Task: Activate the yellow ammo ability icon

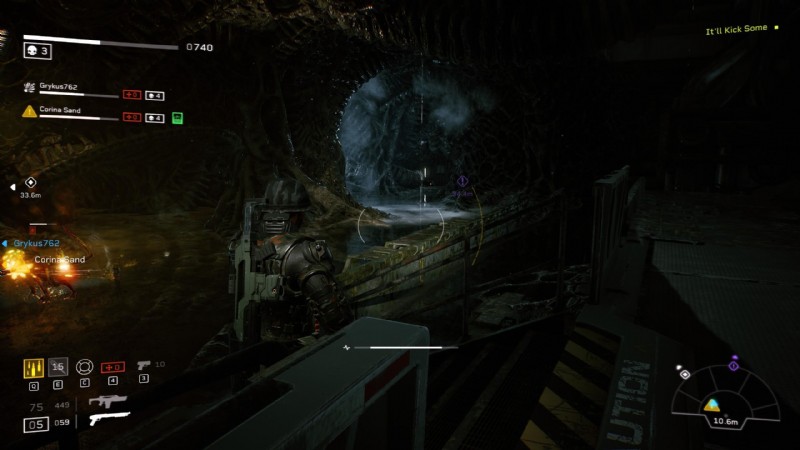Action: 33,367
